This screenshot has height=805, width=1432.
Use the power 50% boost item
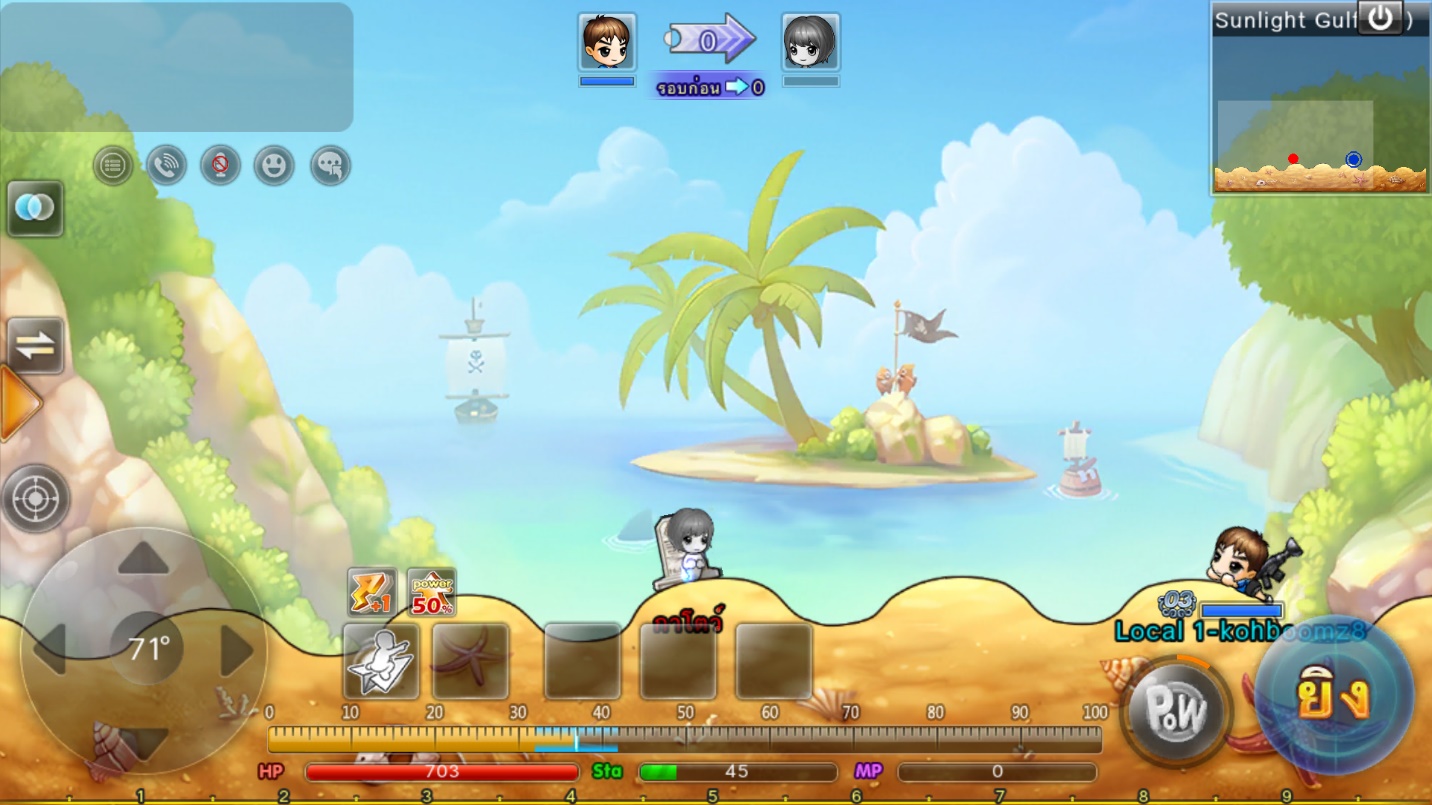pos(432,592)
